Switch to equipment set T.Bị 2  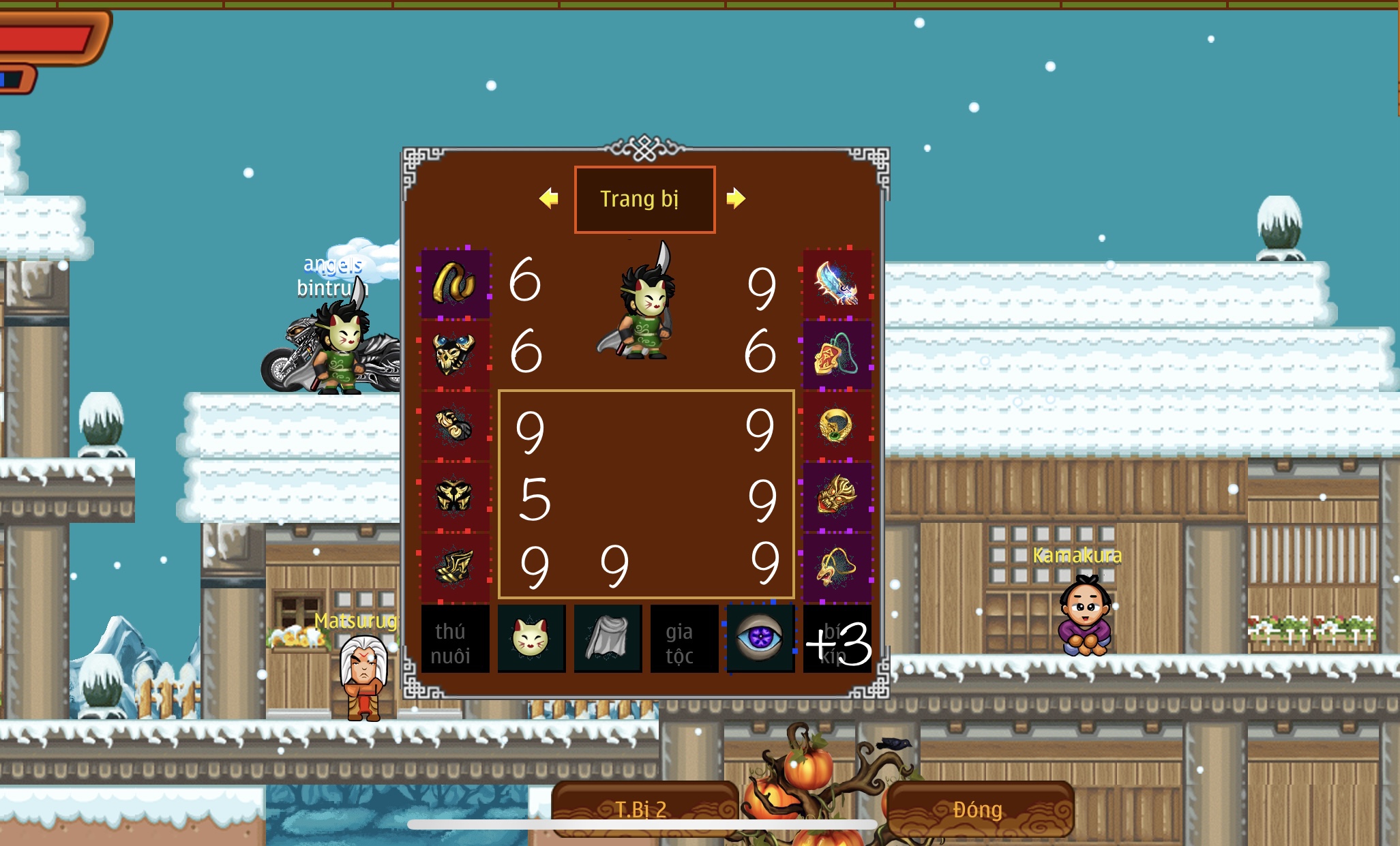pos(641,809)
